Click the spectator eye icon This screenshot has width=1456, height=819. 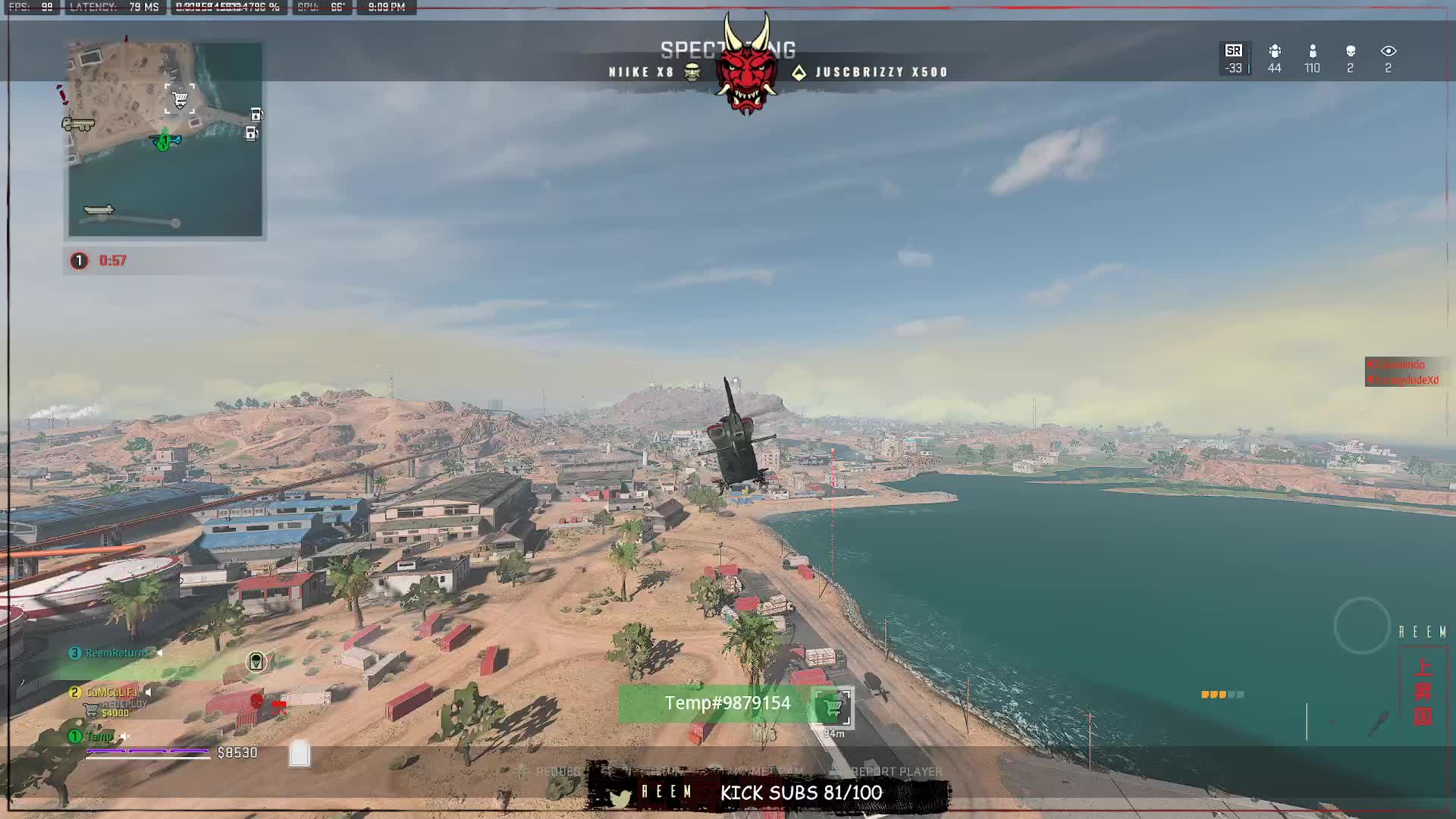1389,52
